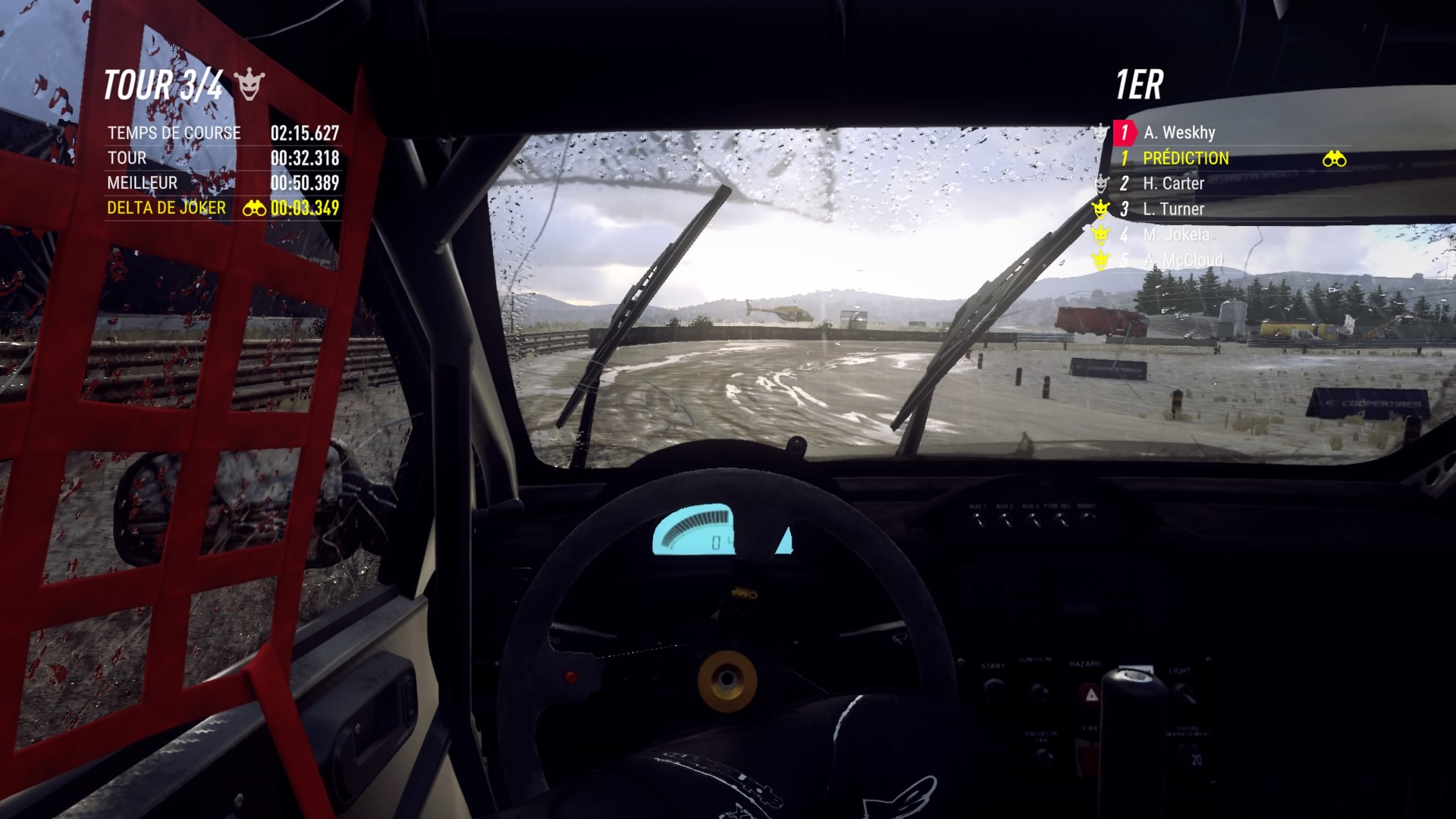The height and width of the screenshot is (819, 1456).
Task: Click the joker face icon beside Tour 3/4
Action: [x=249, y=85]
